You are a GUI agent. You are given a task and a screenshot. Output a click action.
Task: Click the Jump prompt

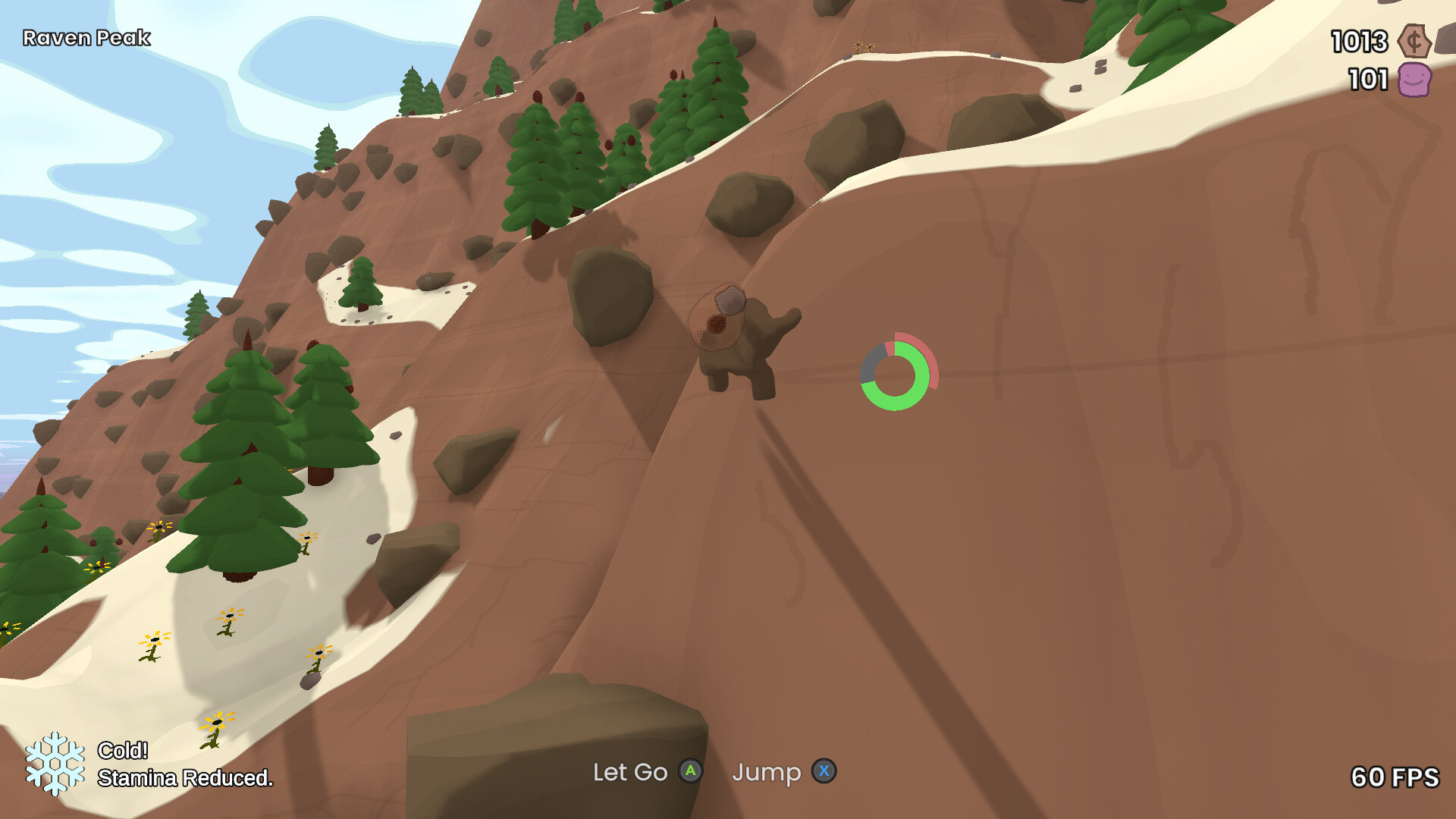tap(767, 772)
